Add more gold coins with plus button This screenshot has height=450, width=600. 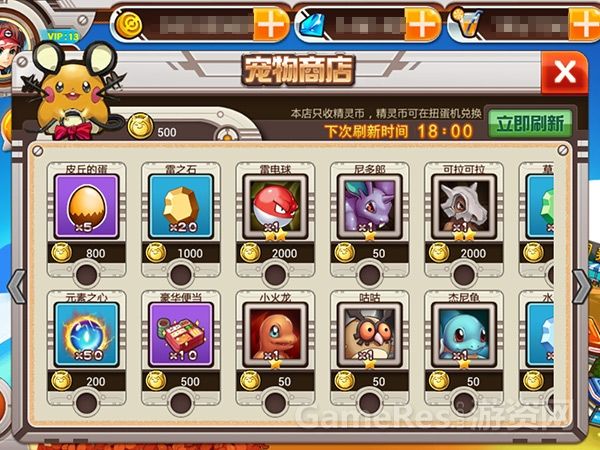[270, 22]
